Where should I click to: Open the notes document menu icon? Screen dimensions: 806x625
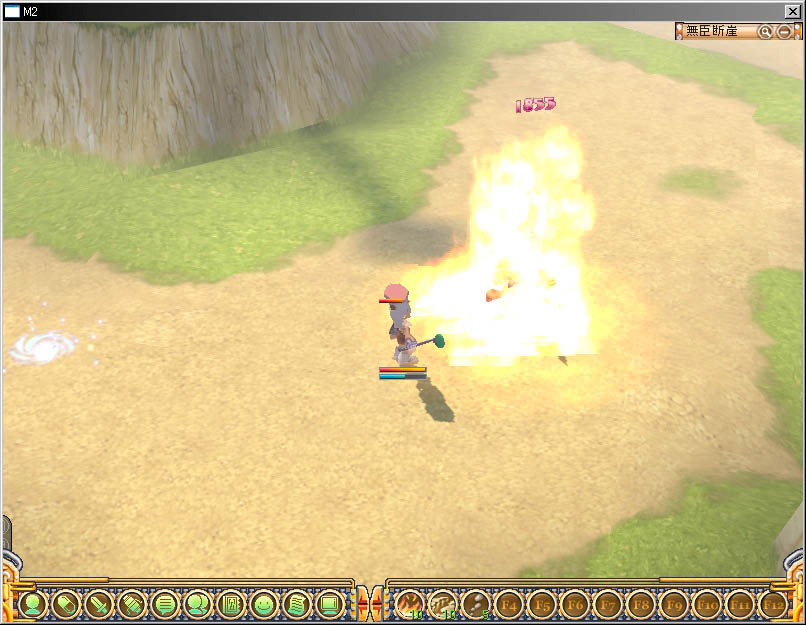(x=297, y=604)
